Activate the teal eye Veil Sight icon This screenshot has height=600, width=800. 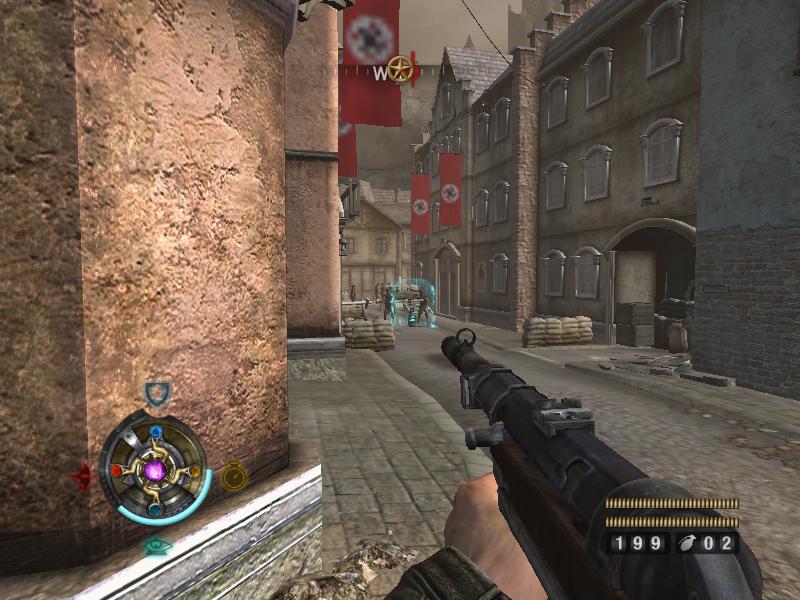pyautogui.click(x=155, y=546)
